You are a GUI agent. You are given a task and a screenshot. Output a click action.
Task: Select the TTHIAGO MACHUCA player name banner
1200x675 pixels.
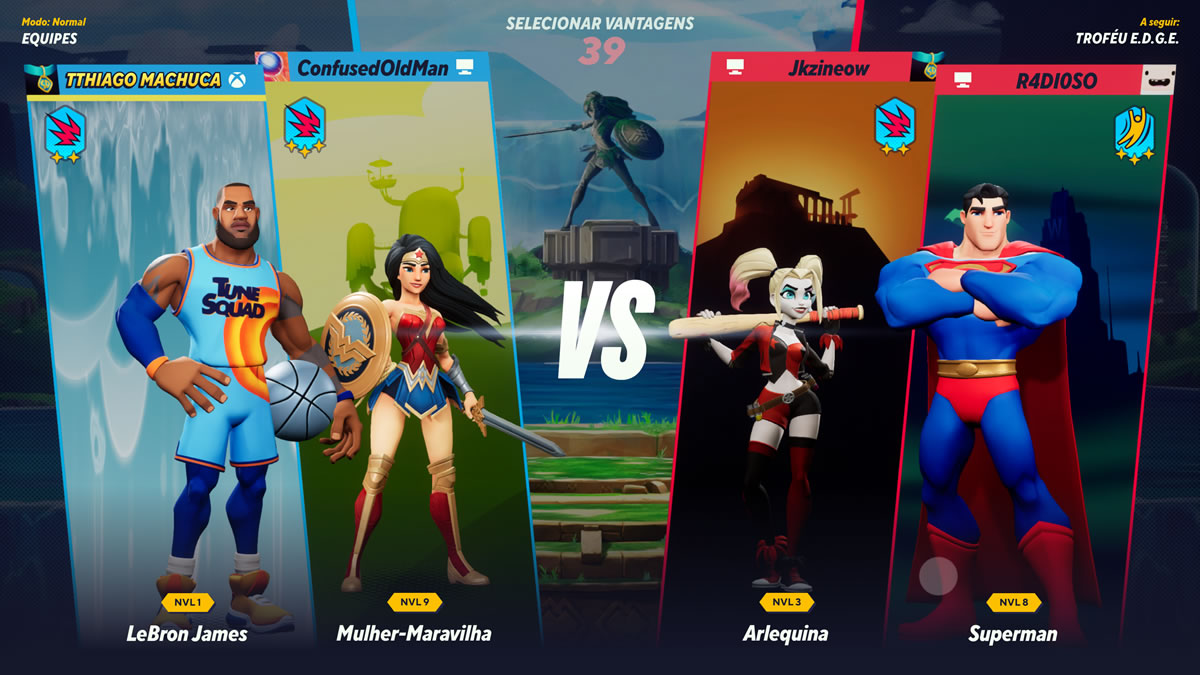point(143,80)
